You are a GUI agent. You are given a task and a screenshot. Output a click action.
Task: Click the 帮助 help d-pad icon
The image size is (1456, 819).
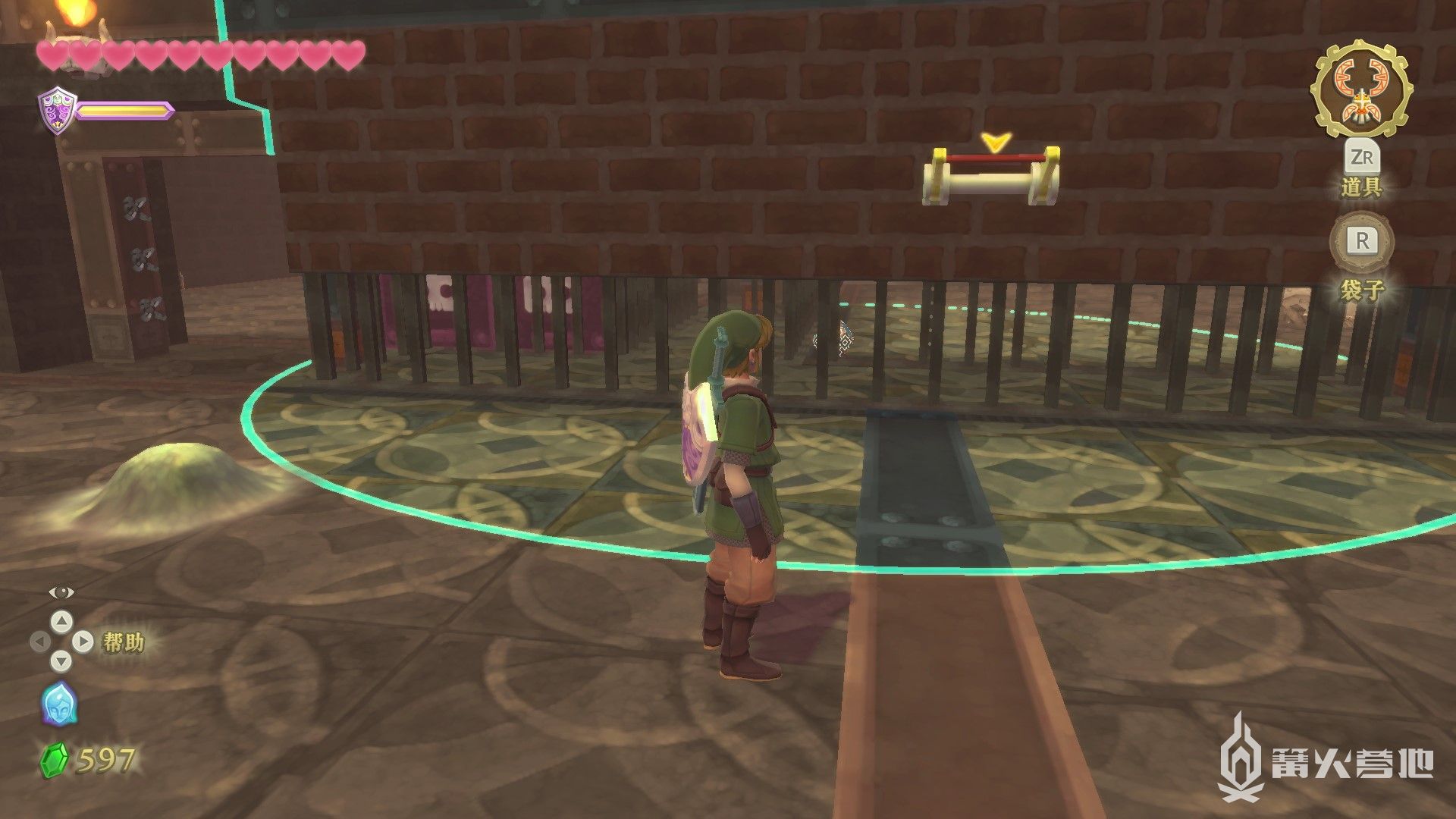(x=61, y=642)
